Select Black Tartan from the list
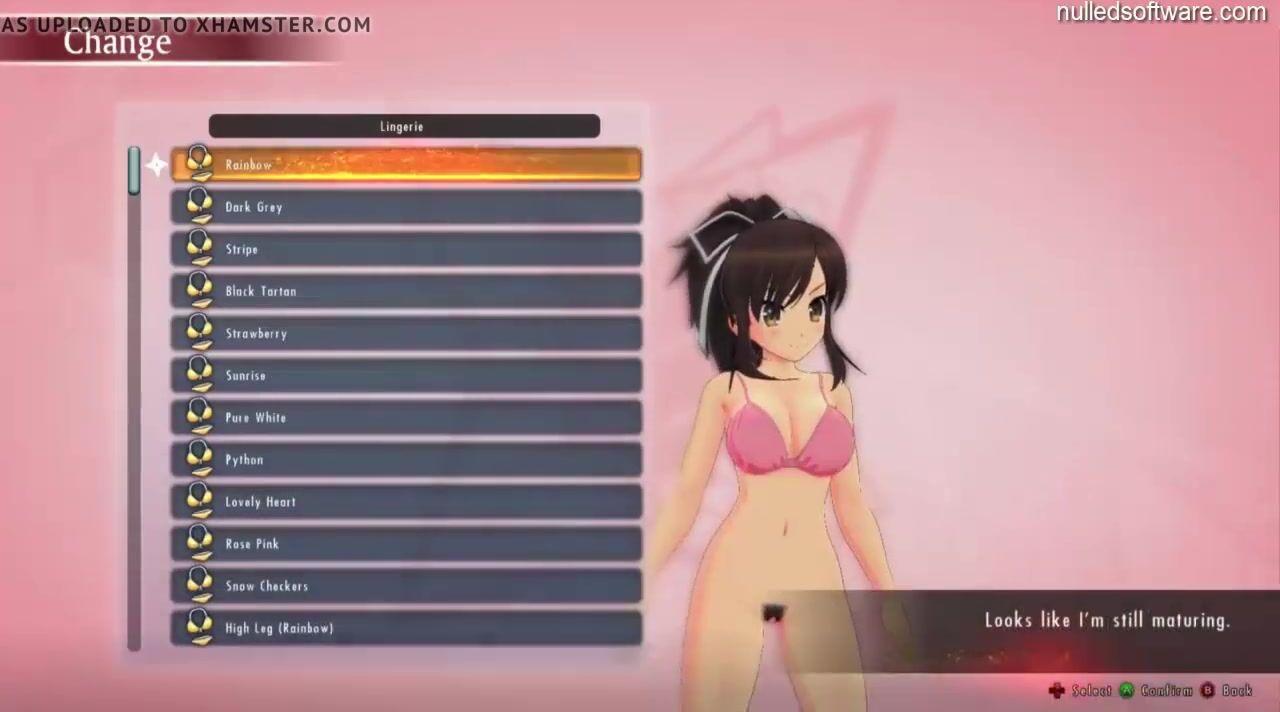The height and width of the screenshot is (712, 1280). [406, 291]
